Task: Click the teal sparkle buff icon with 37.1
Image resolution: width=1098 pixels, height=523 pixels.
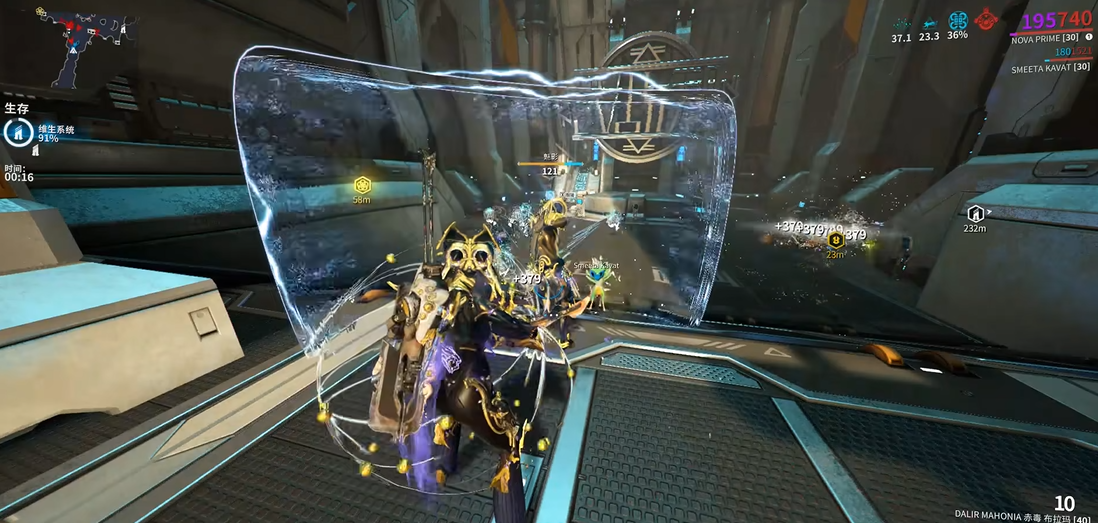Action: 902,22
